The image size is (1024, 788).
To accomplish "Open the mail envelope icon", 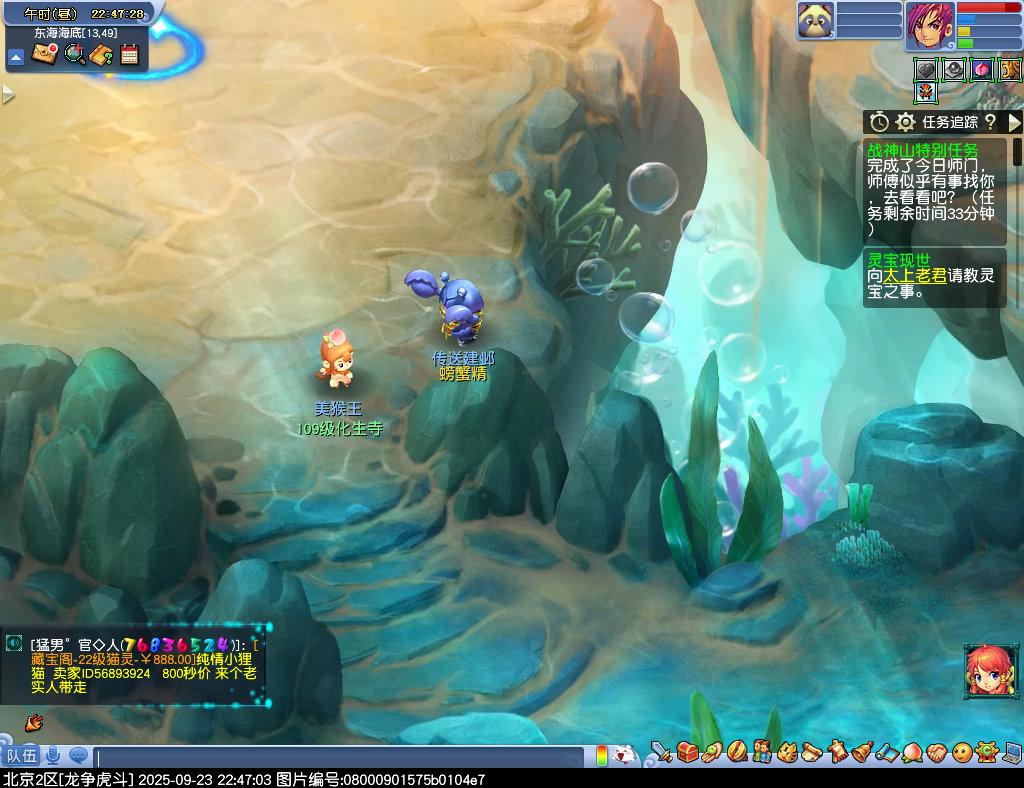I will coord(44,54).
